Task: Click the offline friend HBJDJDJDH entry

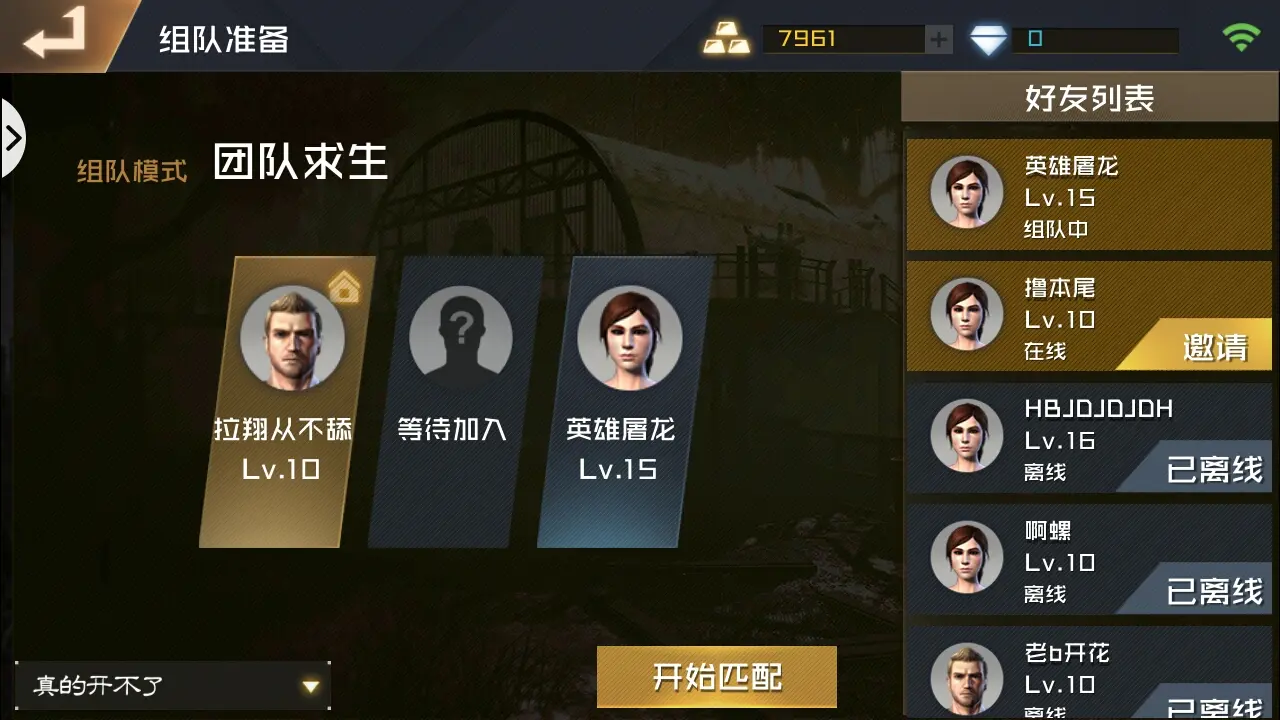Action: [x=1089, y=437]
